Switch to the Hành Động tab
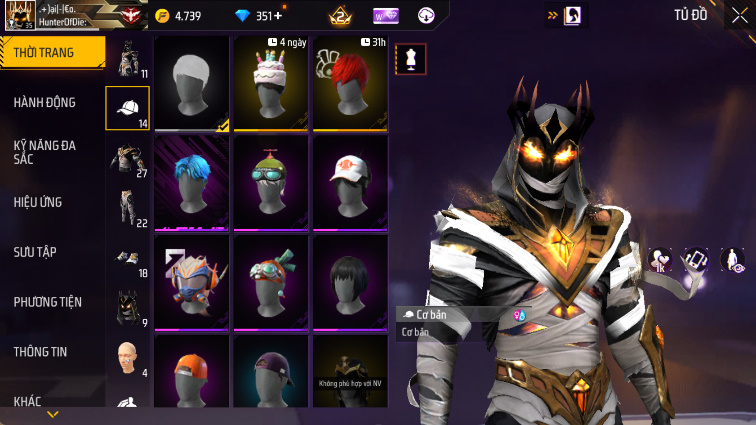Image resolution: width=756 pixels, height=425 pixels. click(x=45, y=102)
